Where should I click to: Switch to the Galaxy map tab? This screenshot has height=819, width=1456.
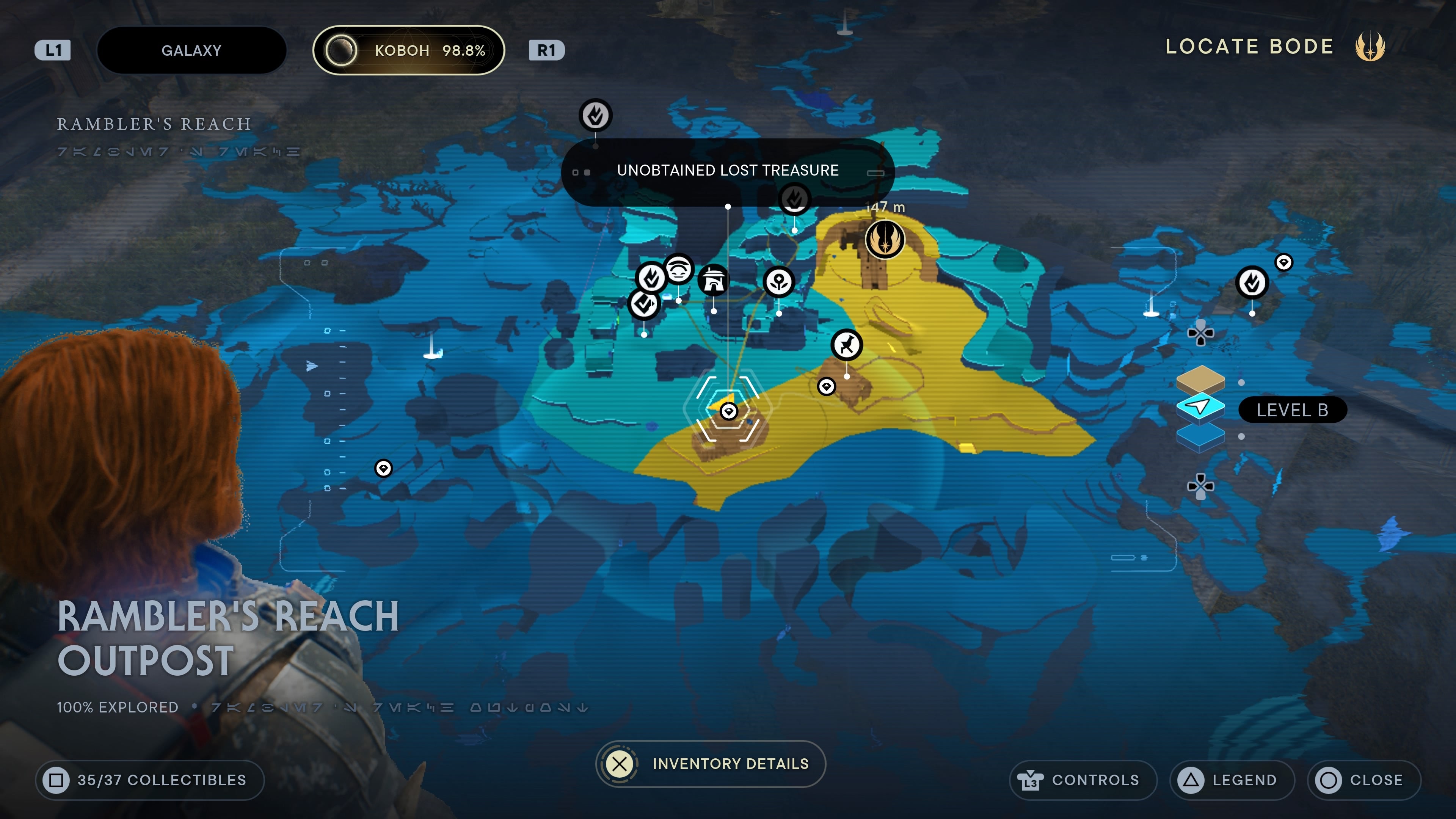(x=191, y=50)
